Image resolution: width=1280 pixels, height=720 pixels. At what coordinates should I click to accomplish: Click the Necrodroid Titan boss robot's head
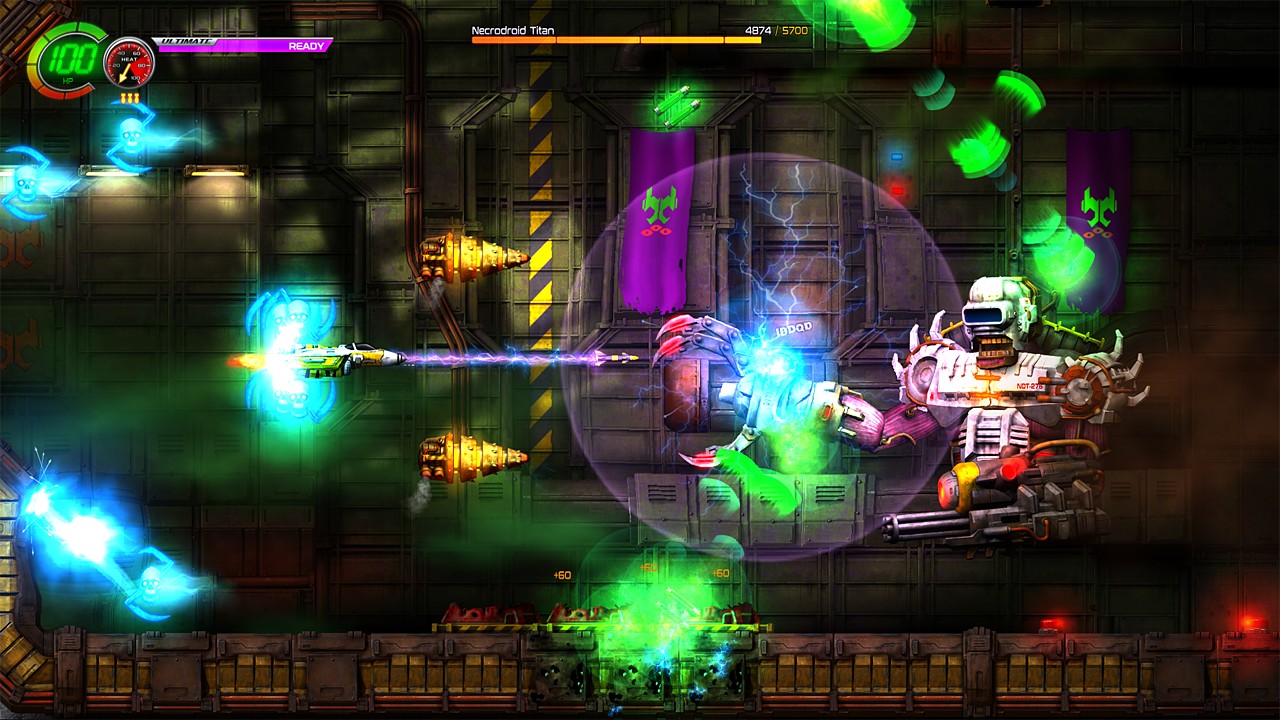pos(983,315)
